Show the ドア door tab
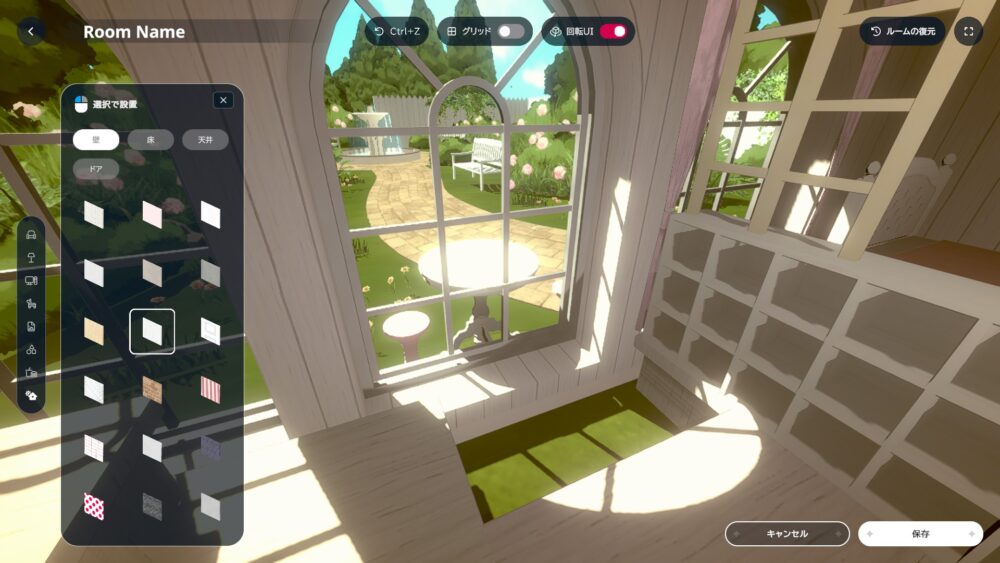 pos(96,169)
